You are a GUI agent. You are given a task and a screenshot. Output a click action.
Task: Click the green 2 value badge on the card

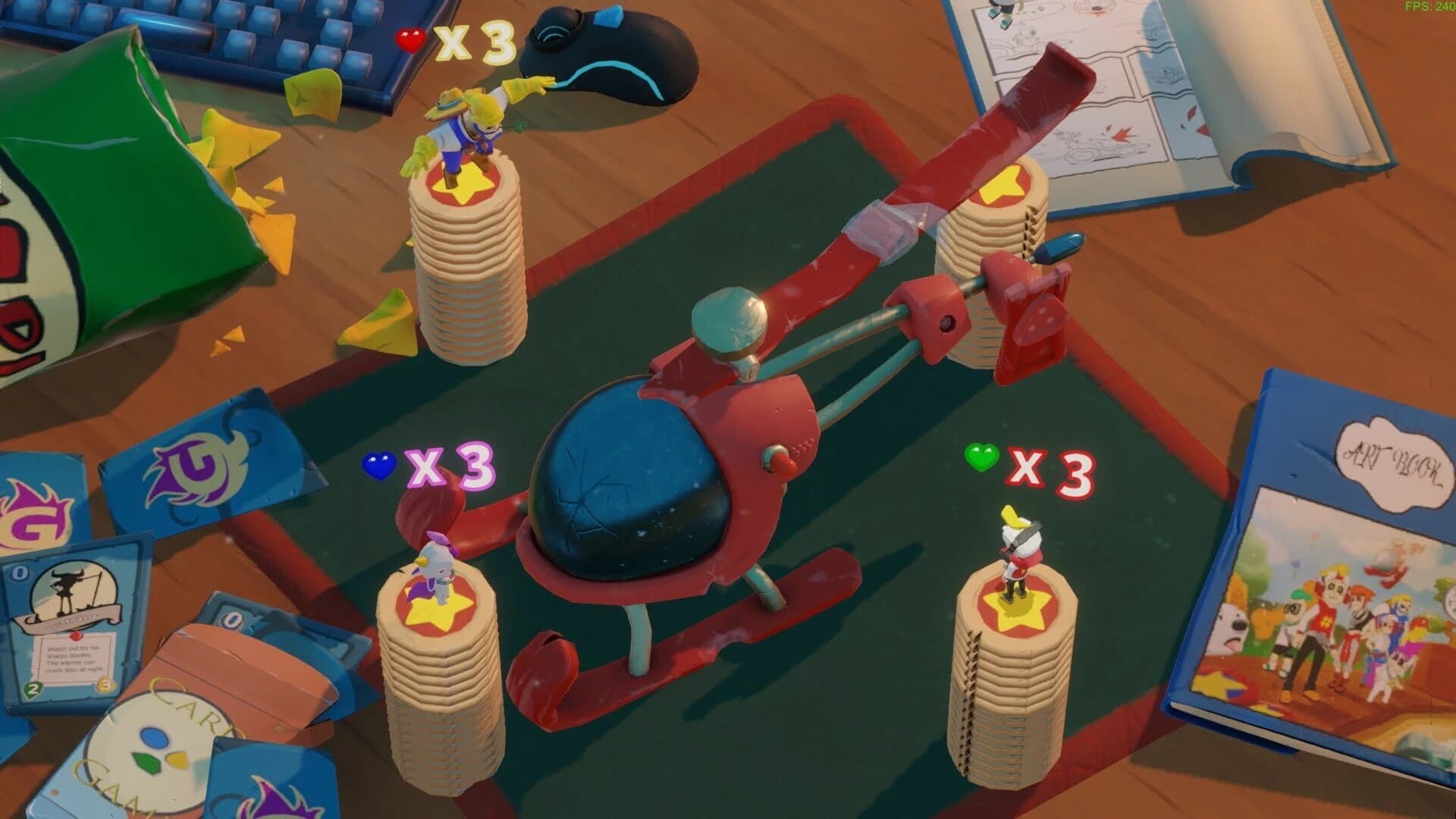pyautogui.click(x=33, y=689)
